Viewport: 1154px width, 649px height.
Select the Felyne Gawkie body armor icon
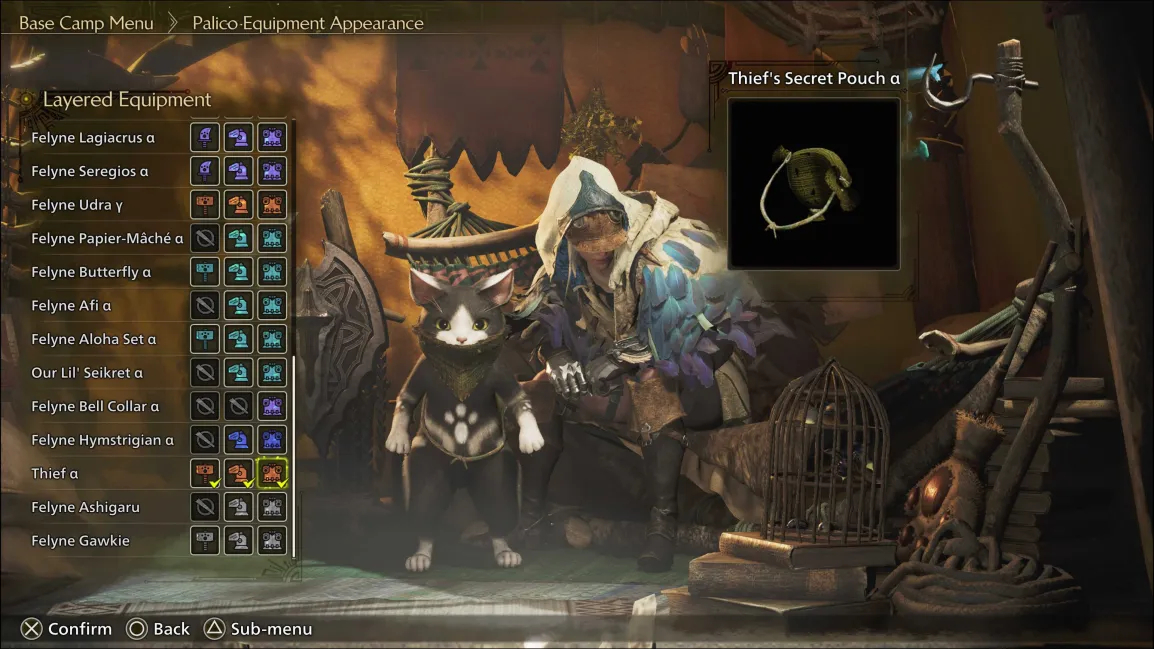coord(272,541)
